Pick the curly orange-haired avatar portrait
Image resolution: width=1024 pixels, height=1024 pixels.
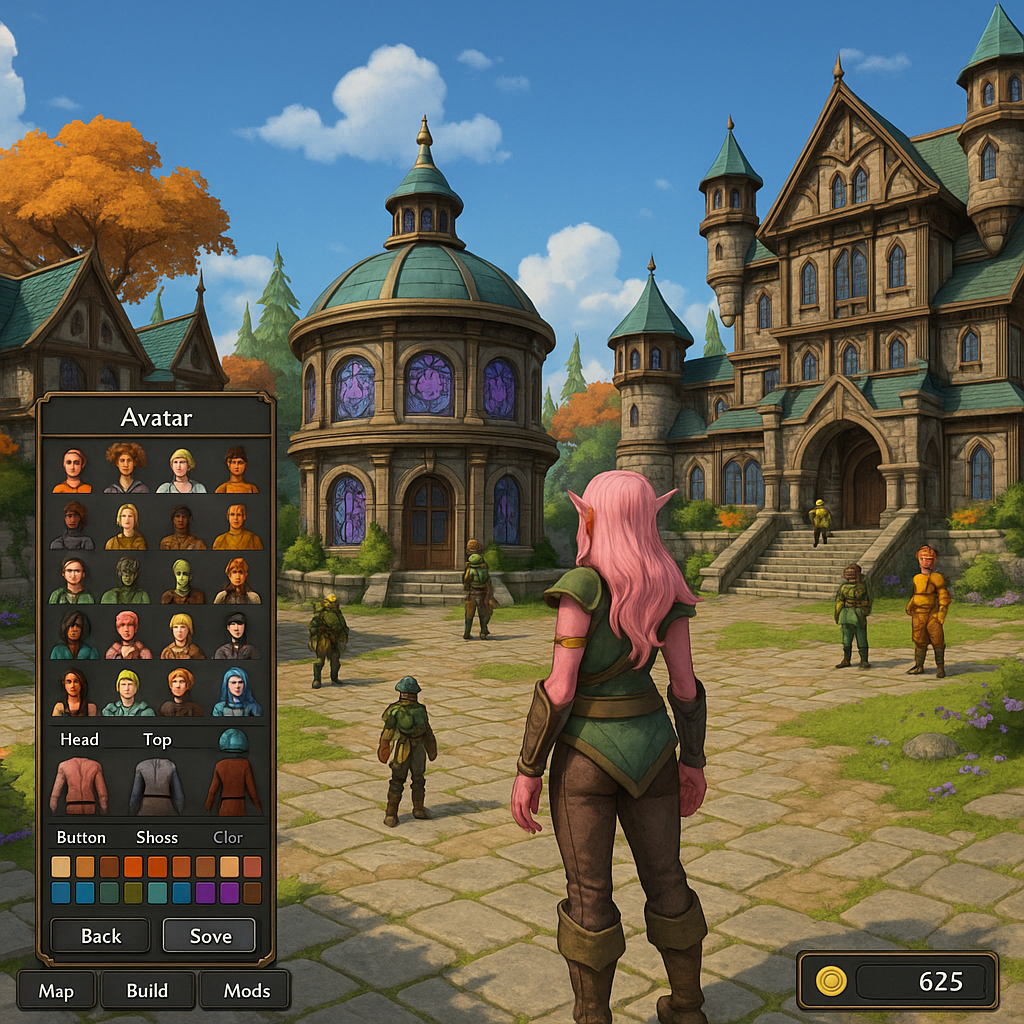point(127,468)
